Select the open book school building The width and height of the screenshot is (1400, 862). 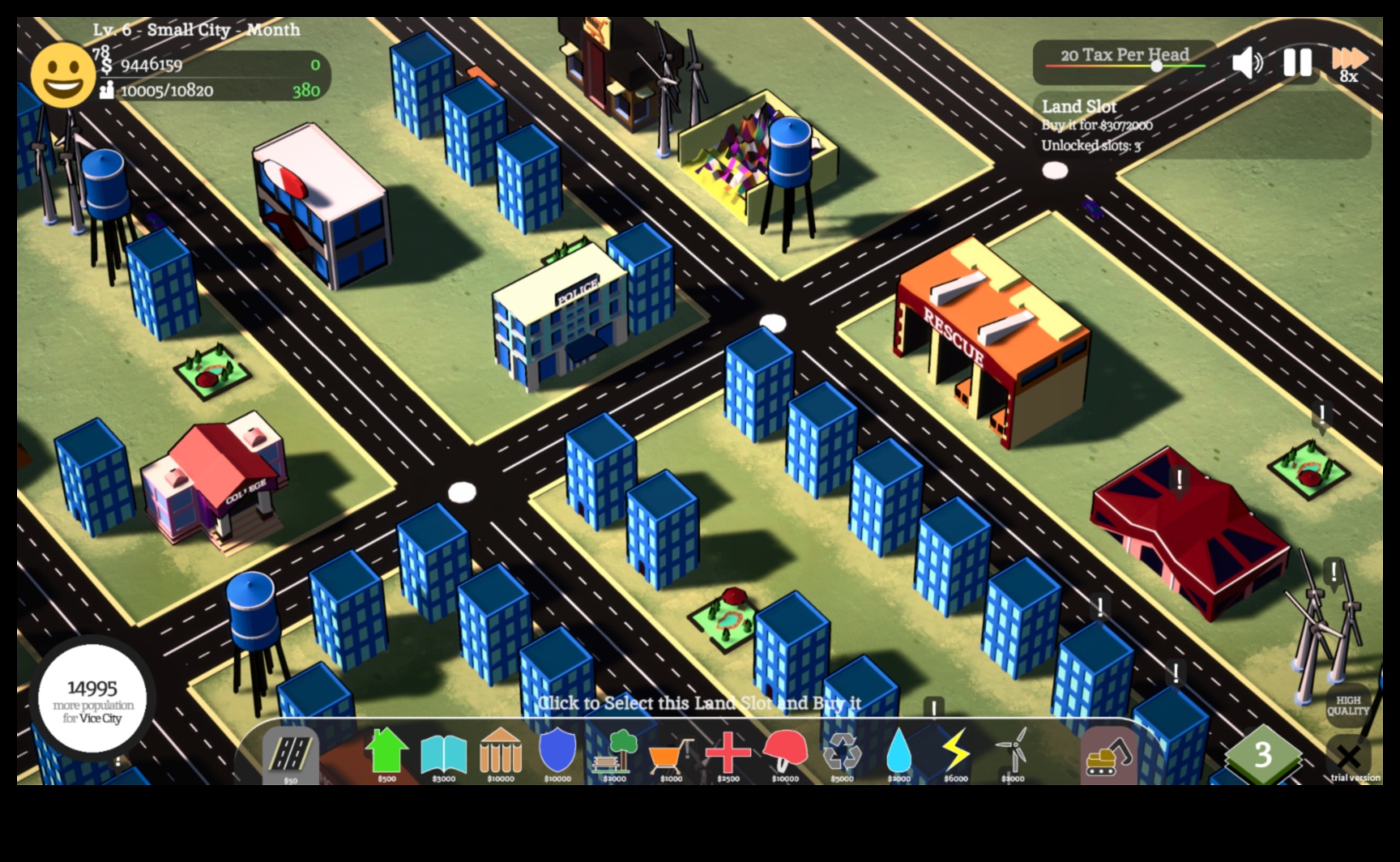pyautogui.click(x=444, y=753)
